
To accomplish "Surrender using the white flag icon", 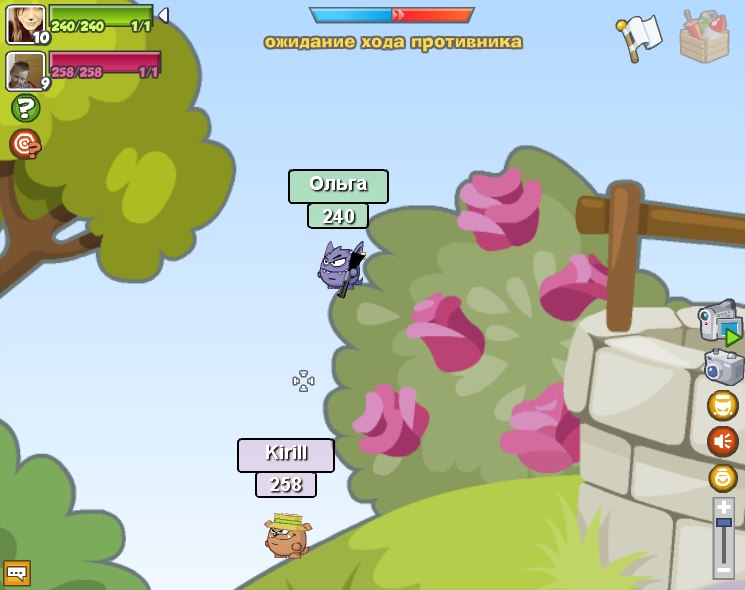I will tap(640, 38).
